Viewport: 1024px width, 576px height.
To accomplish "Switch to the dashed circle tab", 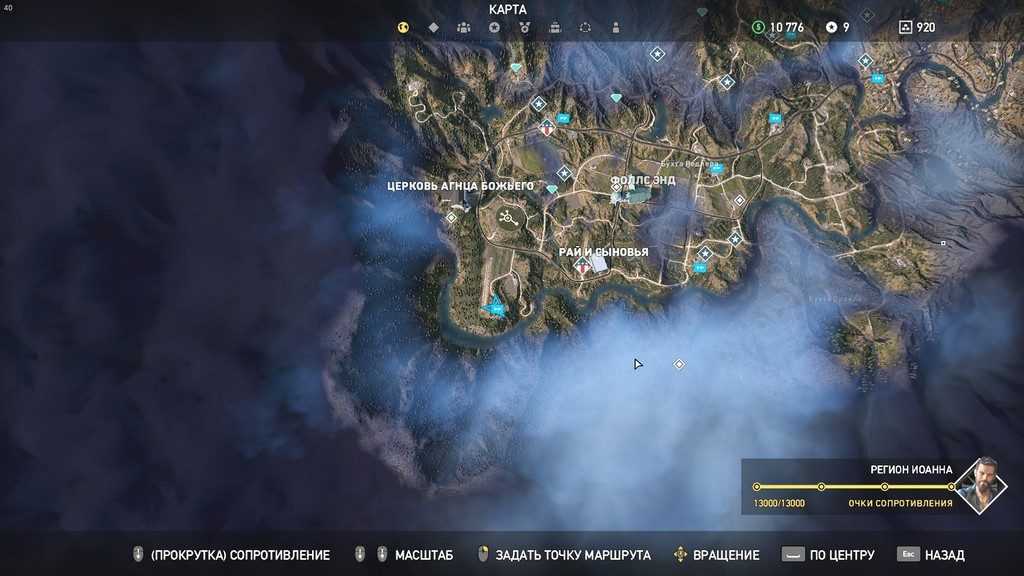I will tap(585, 28).
